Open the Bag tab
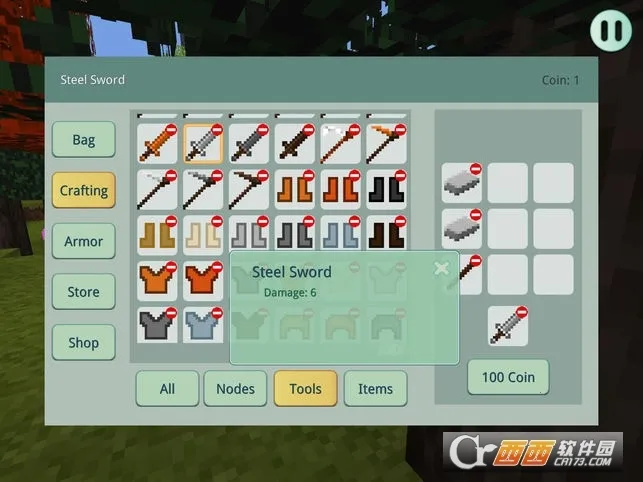 tap(84, 140)
